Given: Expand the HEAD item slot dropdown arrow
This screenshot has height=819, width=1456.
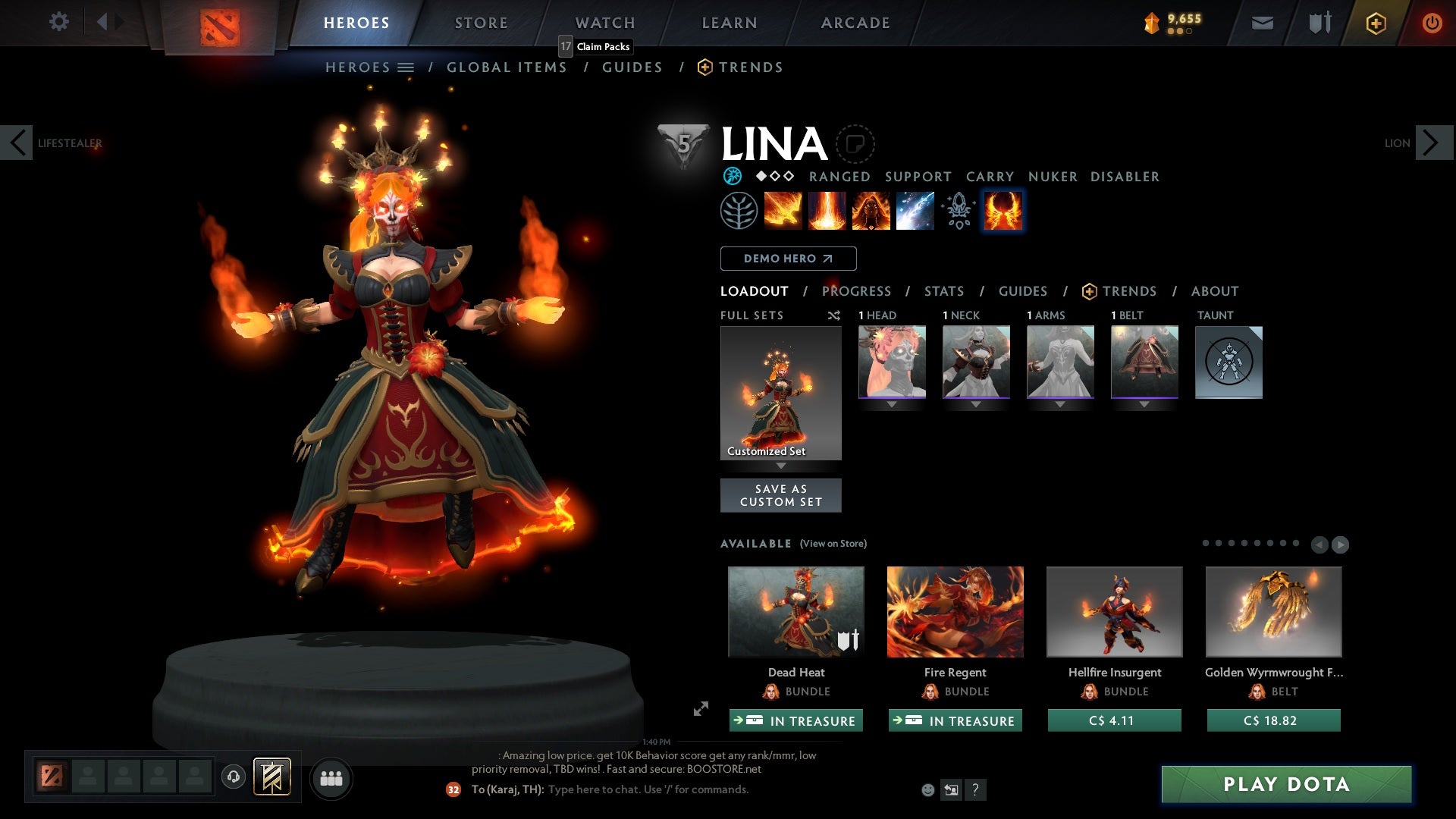Looking at the screenshot, I should click(x=891, y=403).
